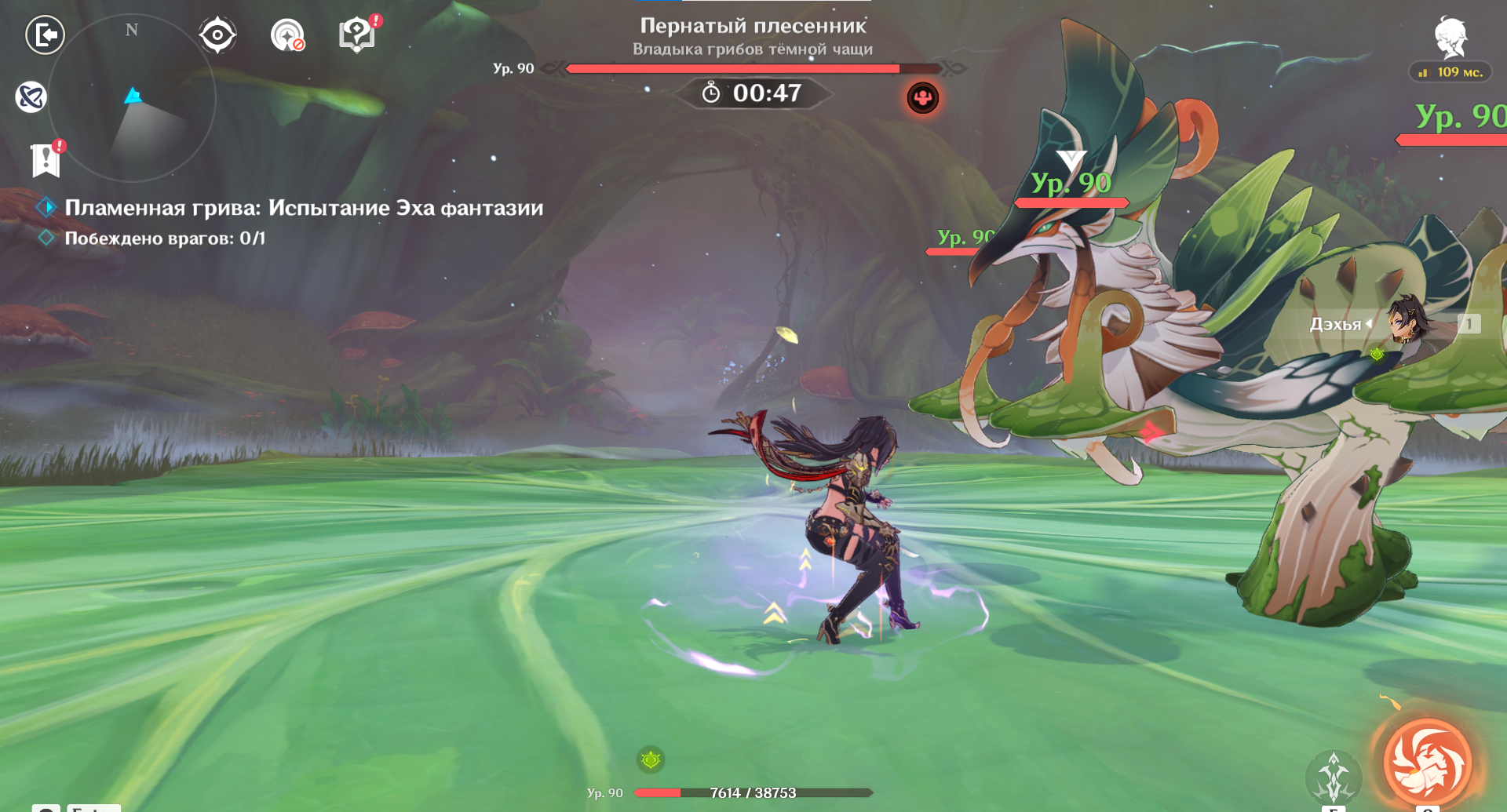This screenshot has height=812, width=1507.
Task: Click the round blue-white icon beside the minimap
Action: (31, 97)
